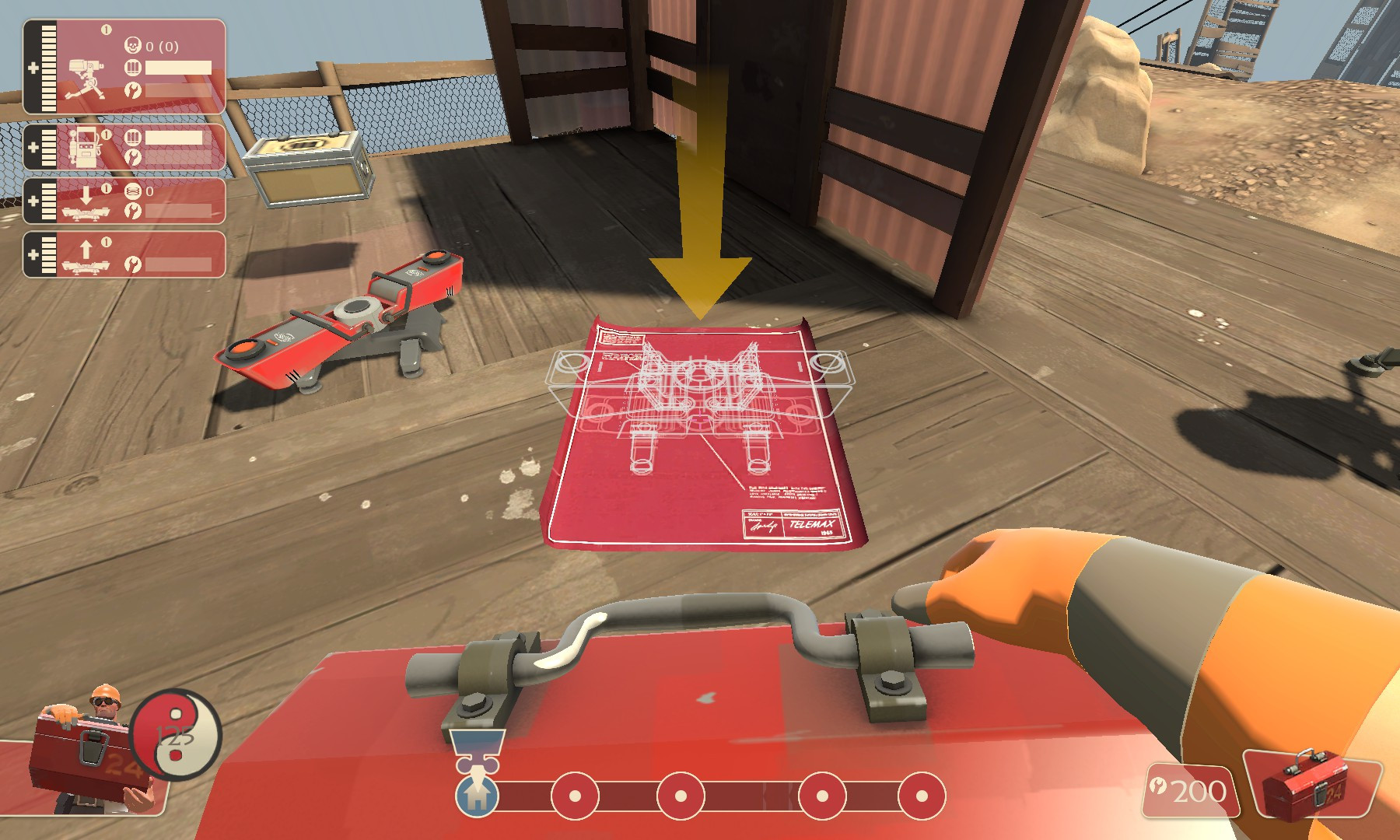
Task: Select the Sentry Gun icon in the top panel
Action: (86, 78)
